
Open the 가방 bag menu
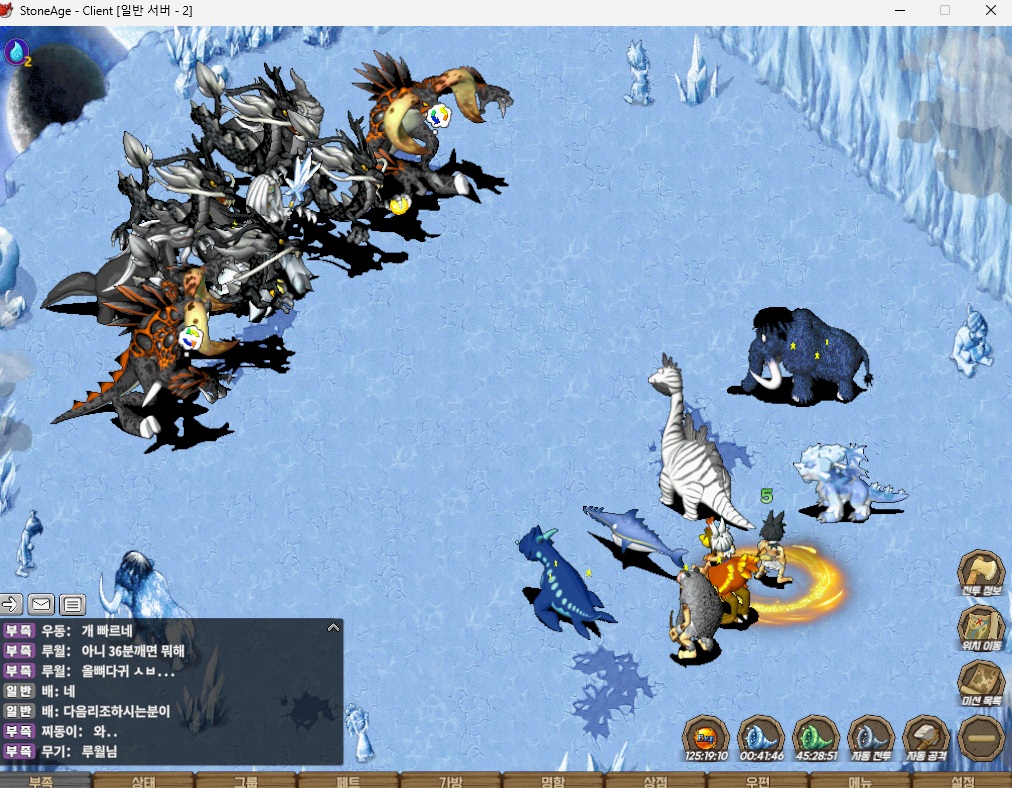tap(450, 781)
